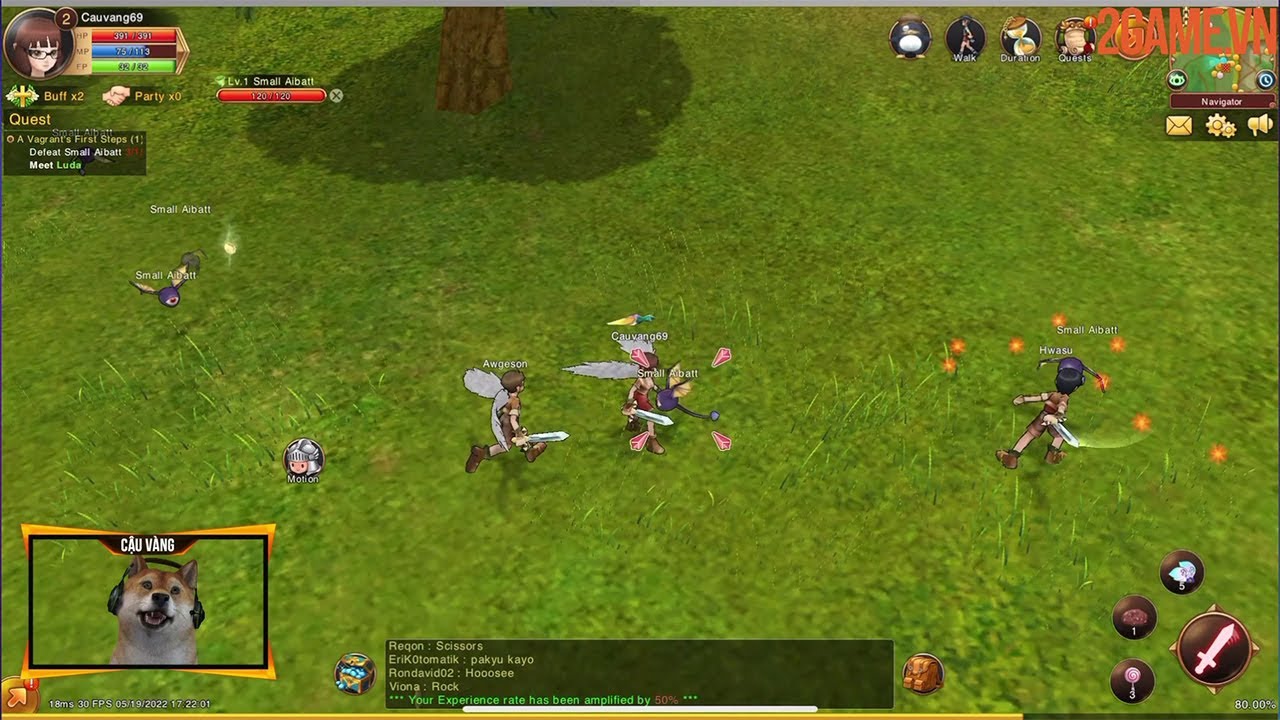Toggle the Walk movement mode

(x=965, y=40)
